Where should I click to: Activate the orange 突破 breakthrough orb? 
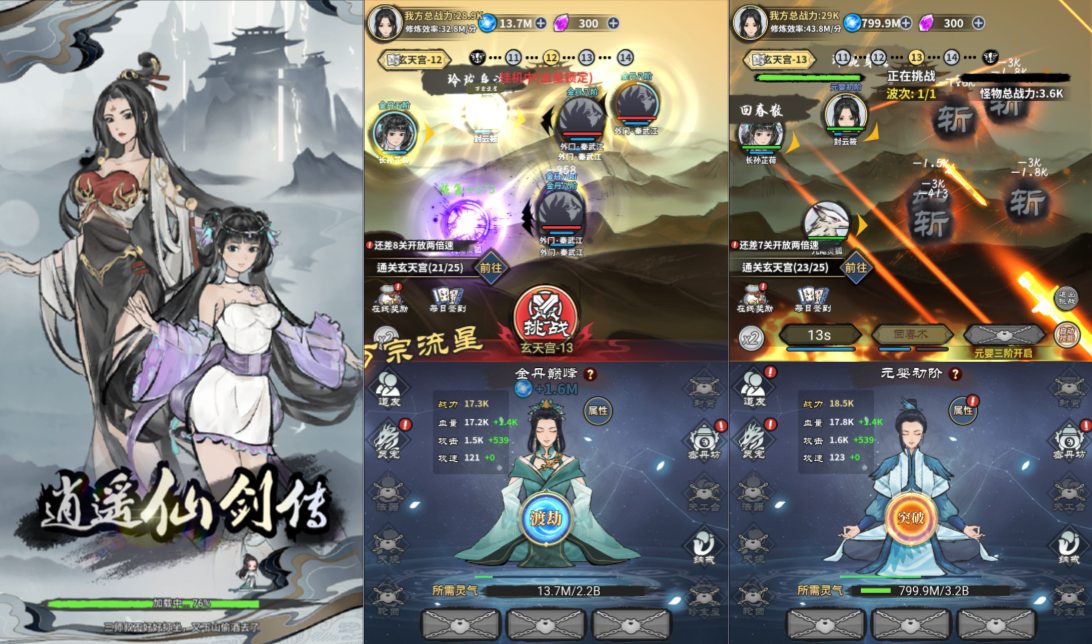pos(909,517)
